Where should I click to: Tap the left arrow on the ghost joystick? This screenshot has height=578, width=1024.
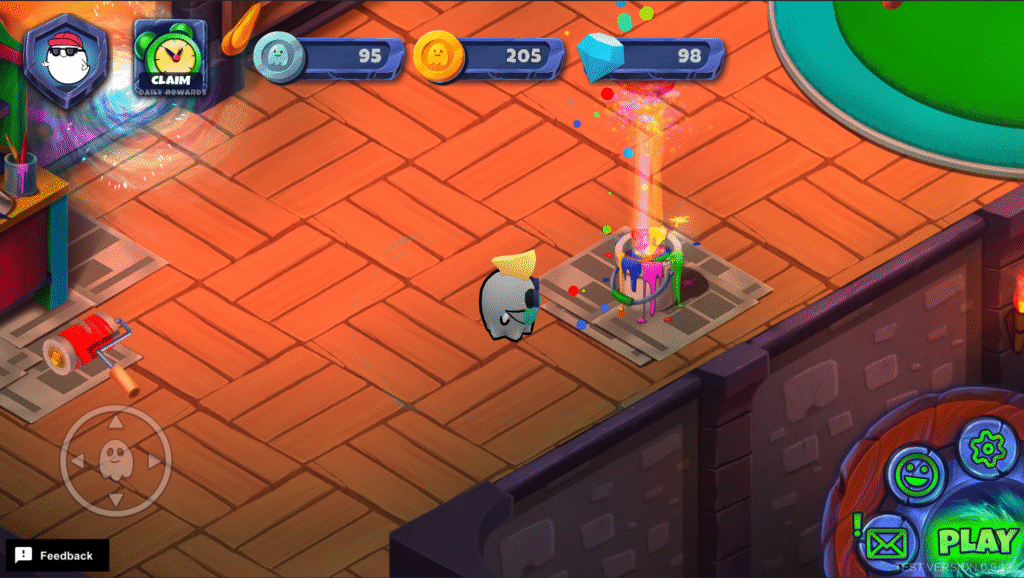pyautogui.click(x=76, y=461)
